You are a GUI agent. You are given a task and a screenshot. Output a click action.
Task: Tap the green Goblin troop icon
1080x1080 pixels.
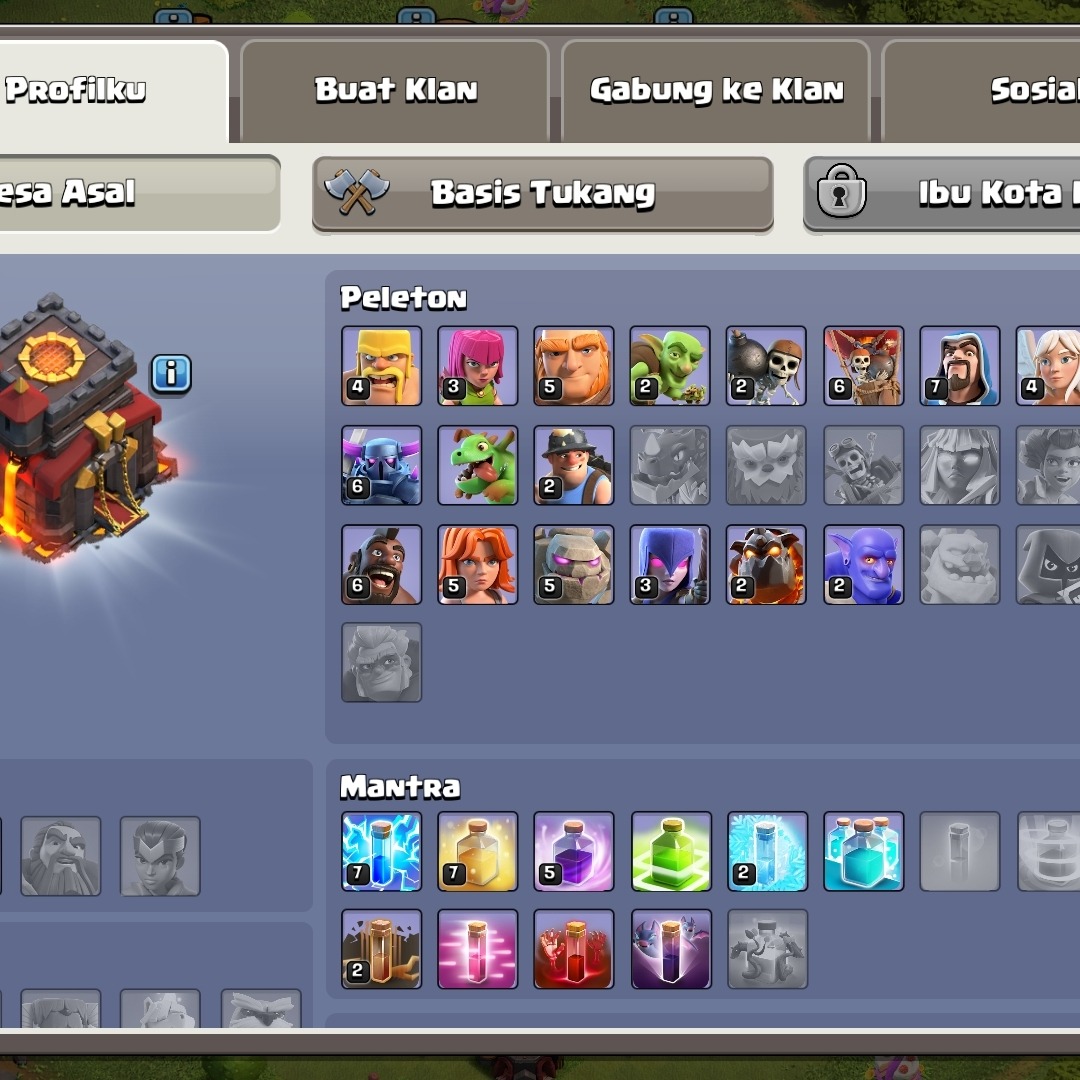point(670,366)
